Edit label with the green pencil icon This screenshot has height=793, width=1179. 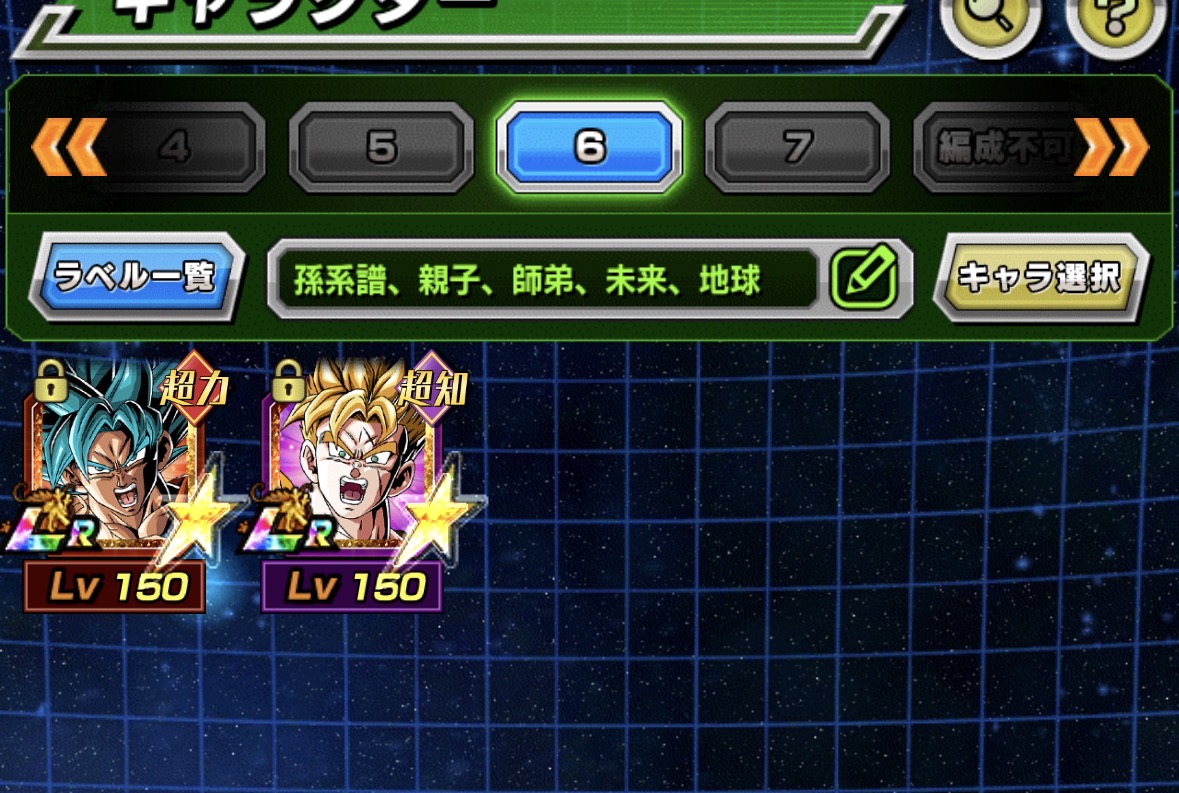tap(864, 277)
